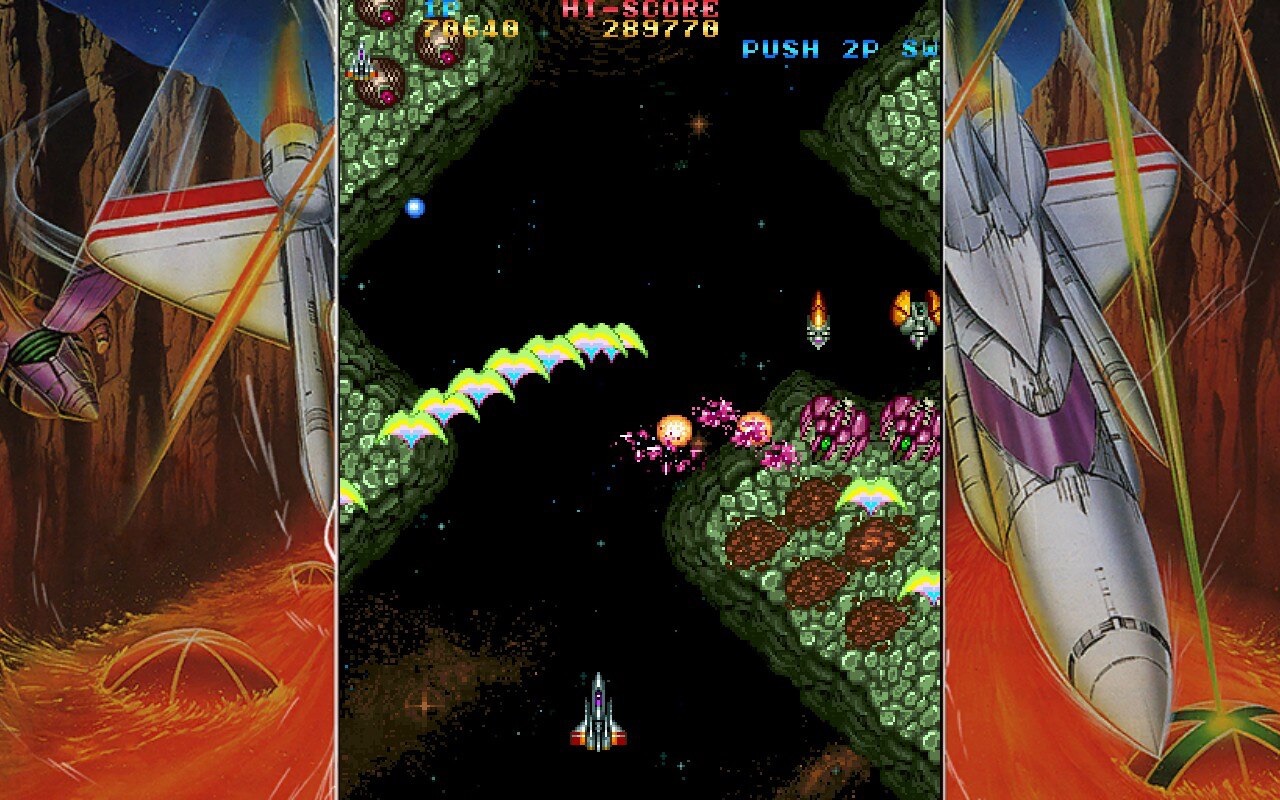Viewport: 1280px width, 800px height.
Task: Target the flame missile enemy mid-screen
Action: pos(817,318)
